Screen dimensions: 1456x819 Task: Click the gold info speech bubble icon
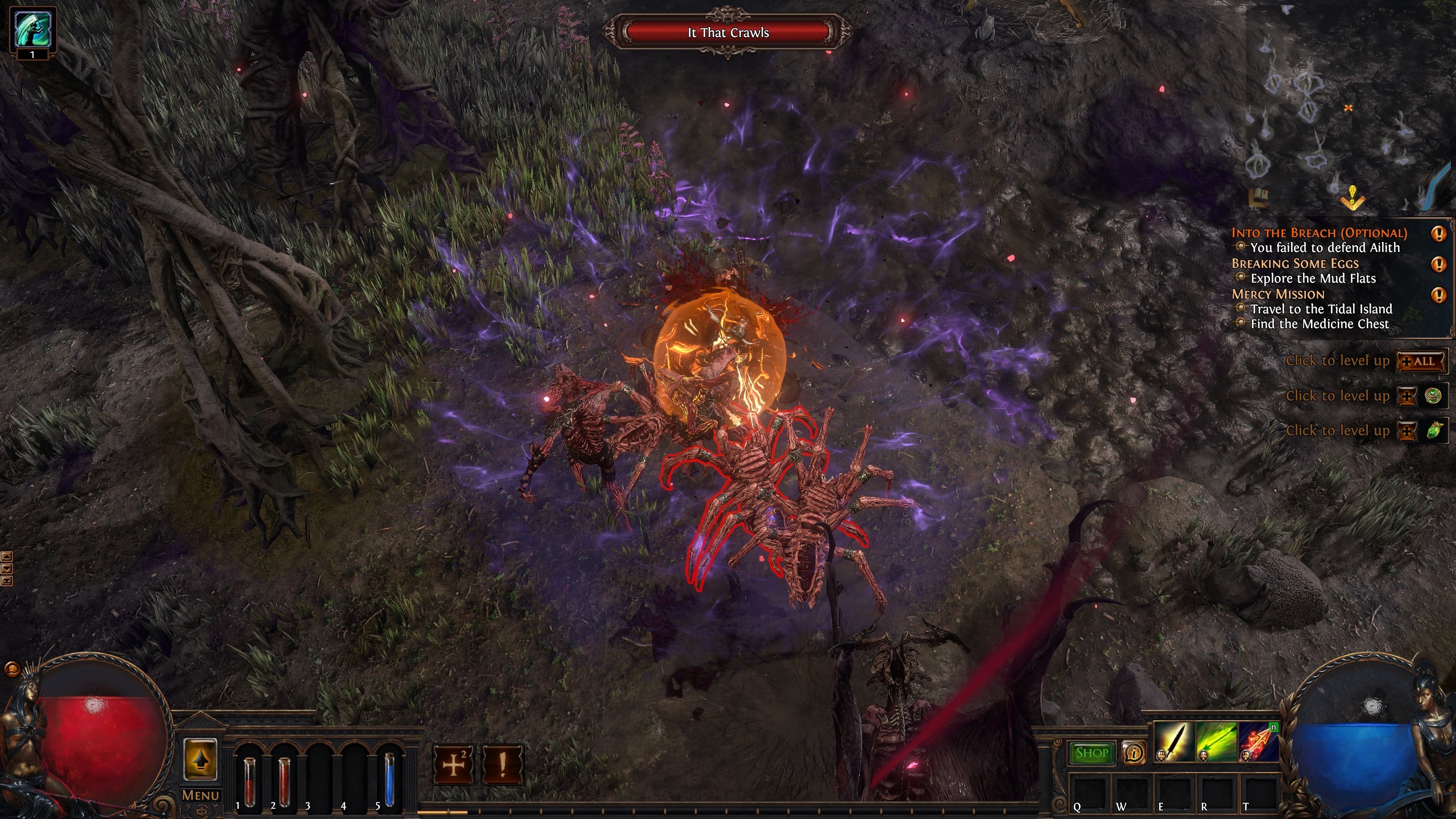point(1134,753)
